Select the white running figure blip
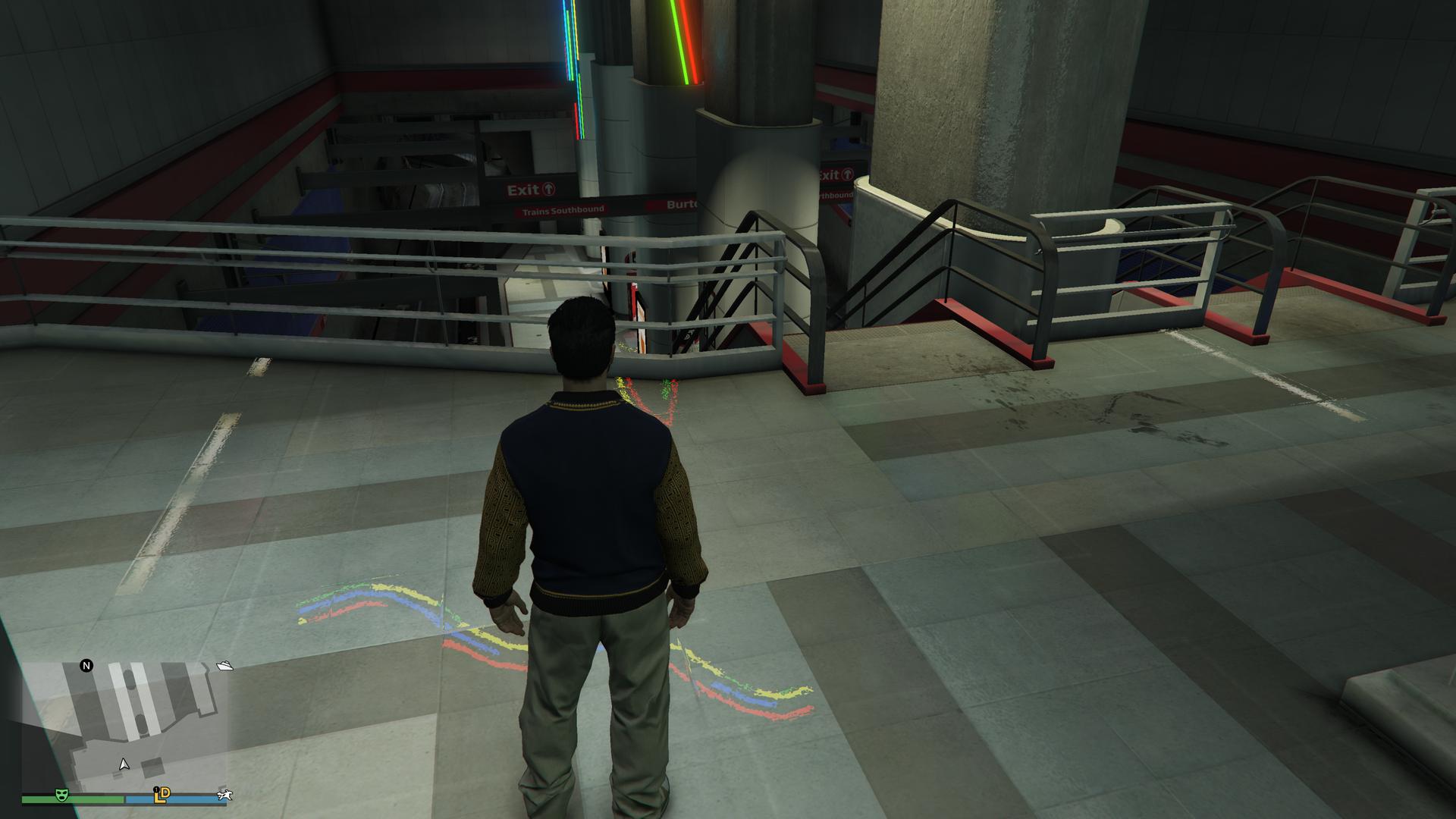 click(225, 795)
